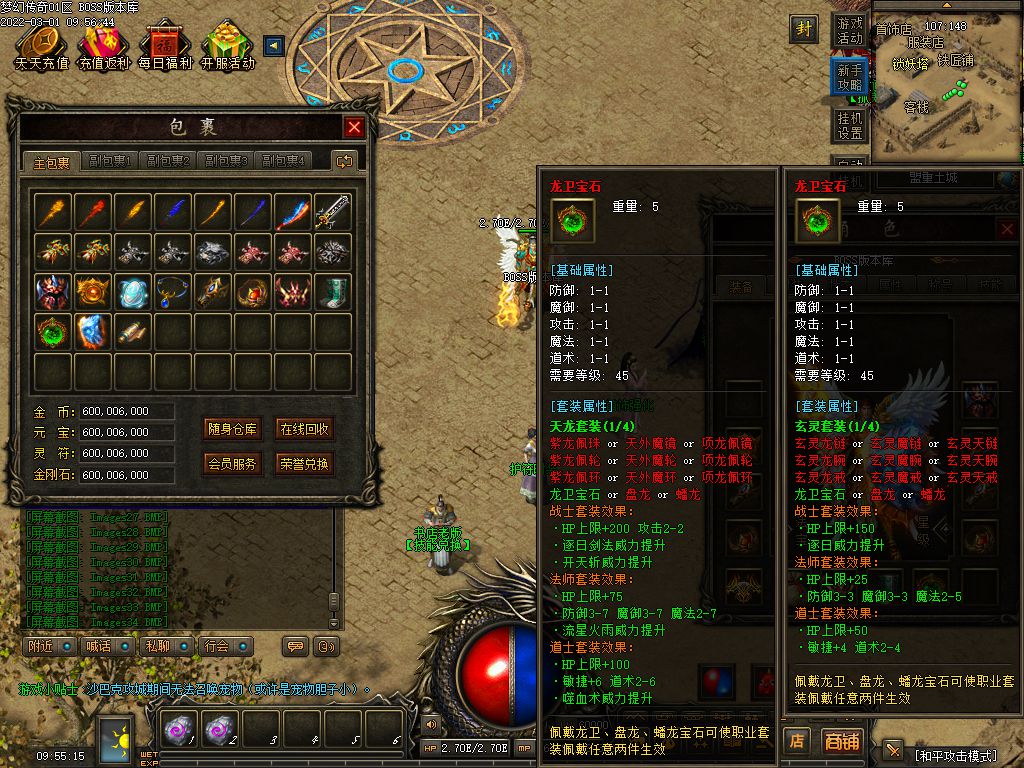Select the green 龙卫宝石 gem in the bag

[53, 331]
